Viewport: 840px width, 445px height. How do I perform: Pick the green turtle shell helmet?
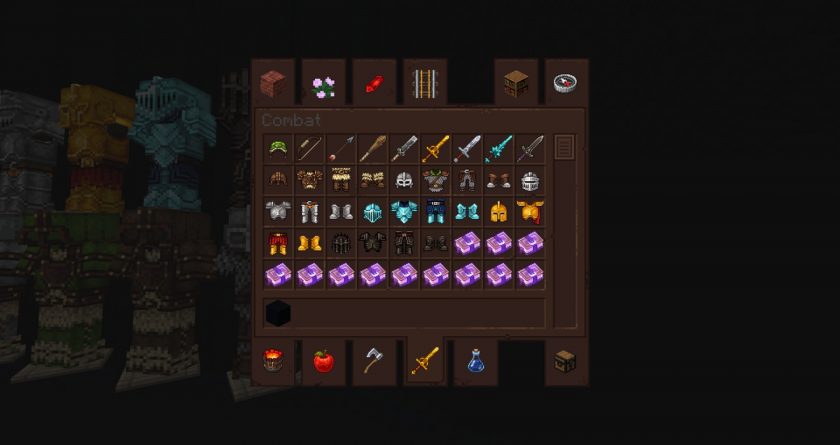point(279,150)
